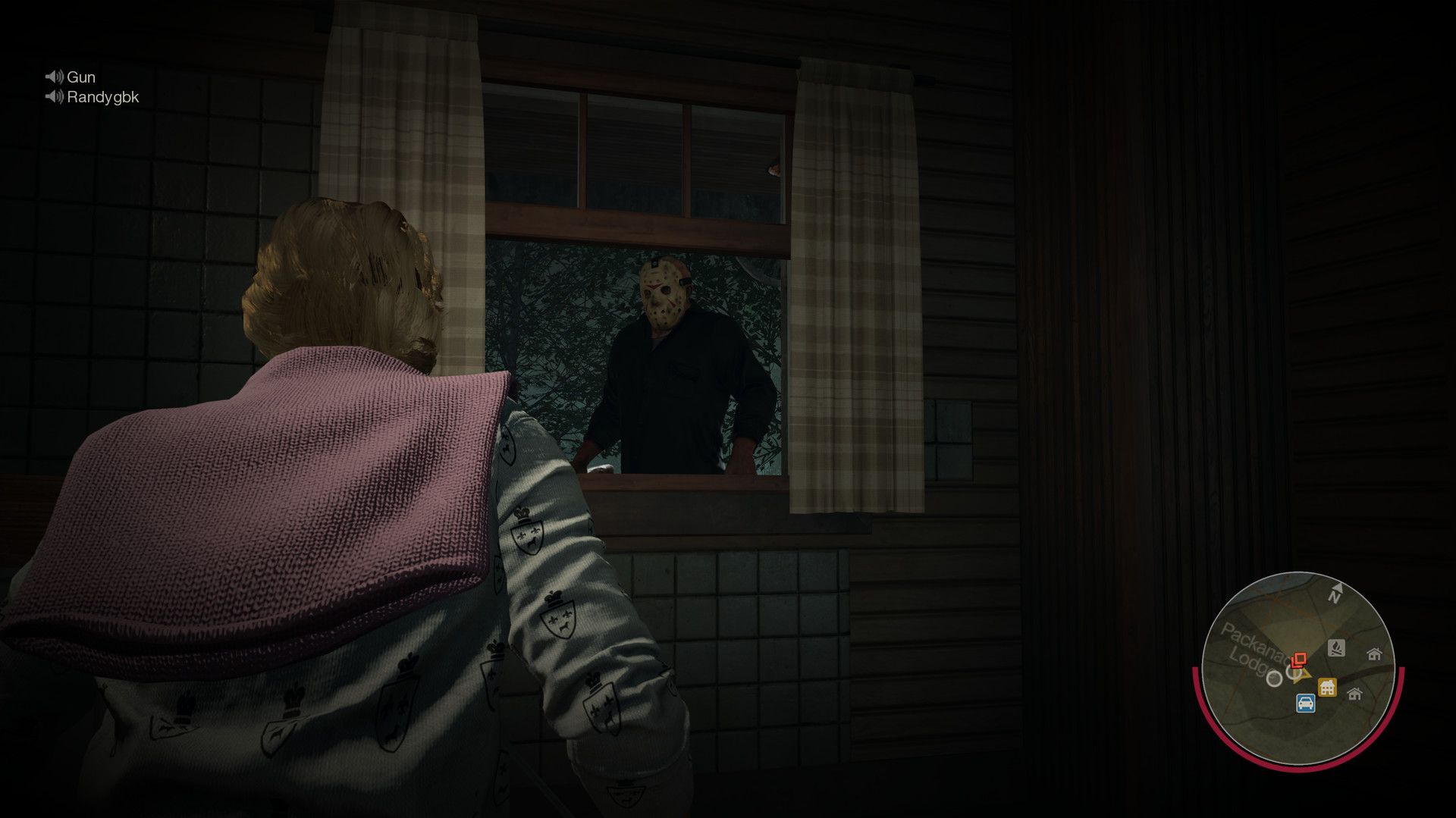Screen dimensions: 1456x818
Task: Select the lower house icon on the minimap
Action: 1354,694
